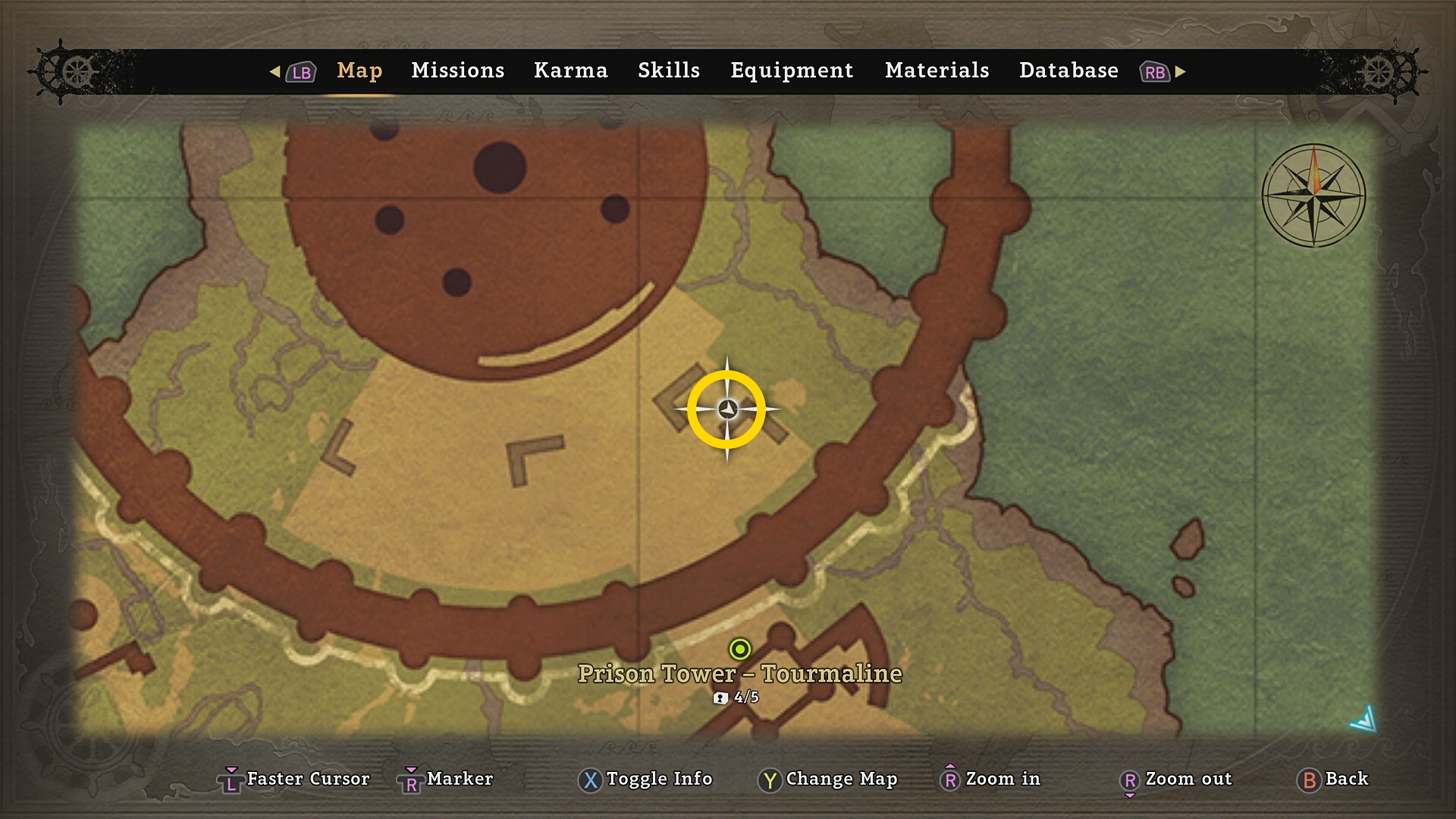This screenshot has width=1456, height=819.
Task: Click the player position cursor on map
Action: (727, 409)
